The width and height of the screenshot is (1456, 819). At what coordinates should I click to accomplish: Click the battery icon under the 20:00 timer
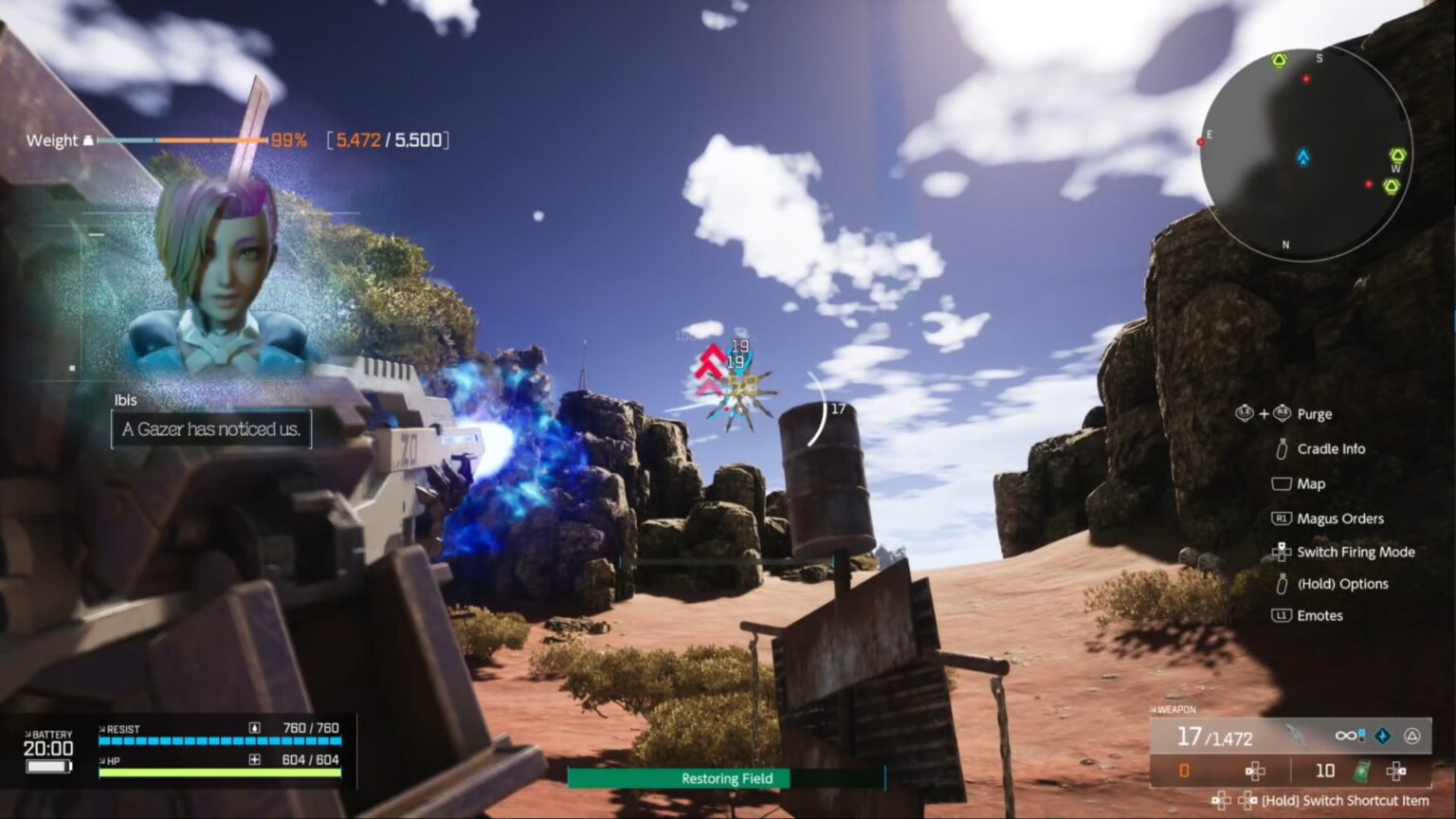point(47,765)
